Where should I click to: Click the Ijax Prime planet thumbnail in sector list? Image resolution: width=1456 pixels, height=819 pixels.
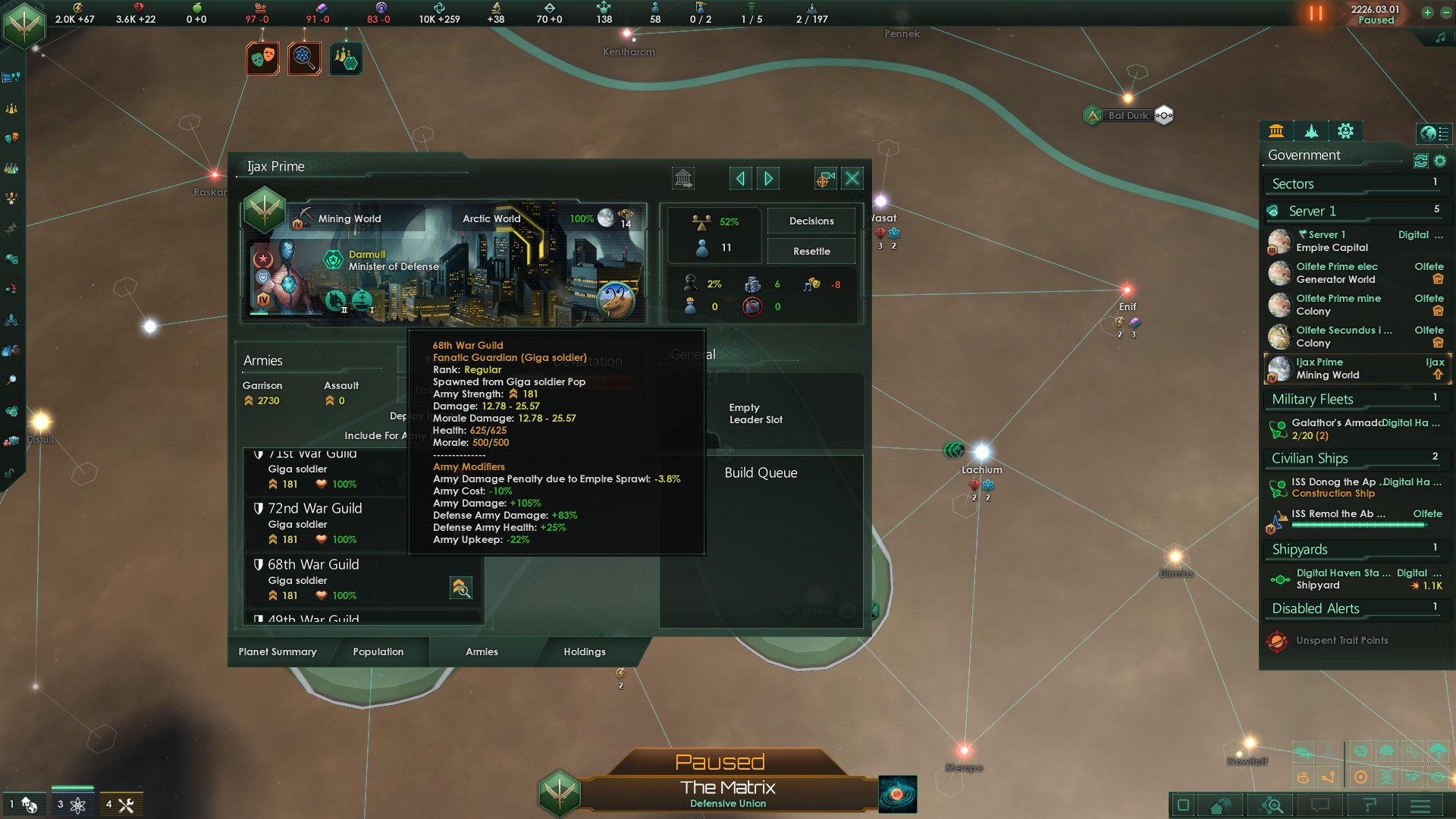tap(1279, 369)
